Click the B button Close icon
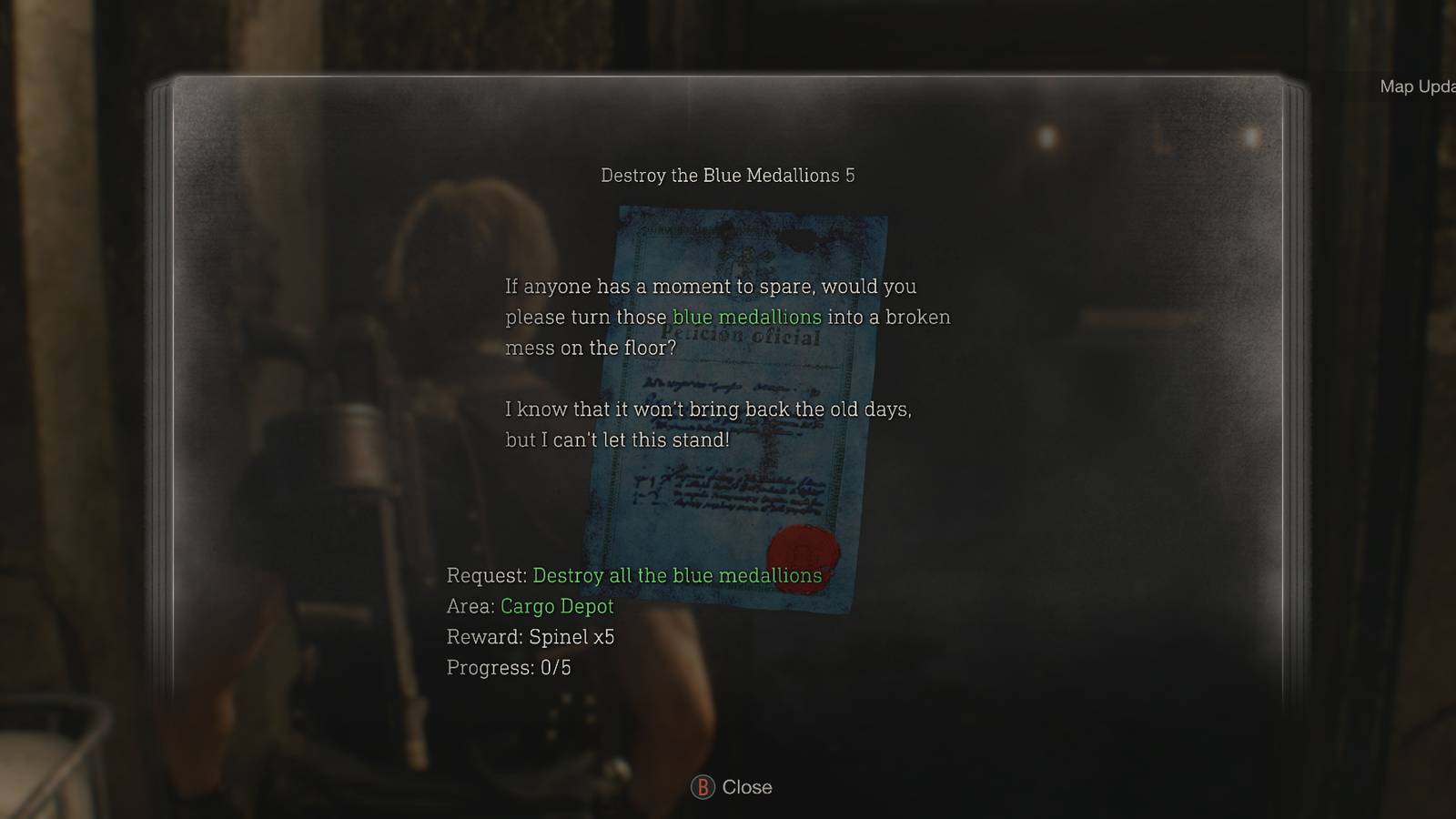1456x819 pixels. pyautogui.click(x=703, y=787)
